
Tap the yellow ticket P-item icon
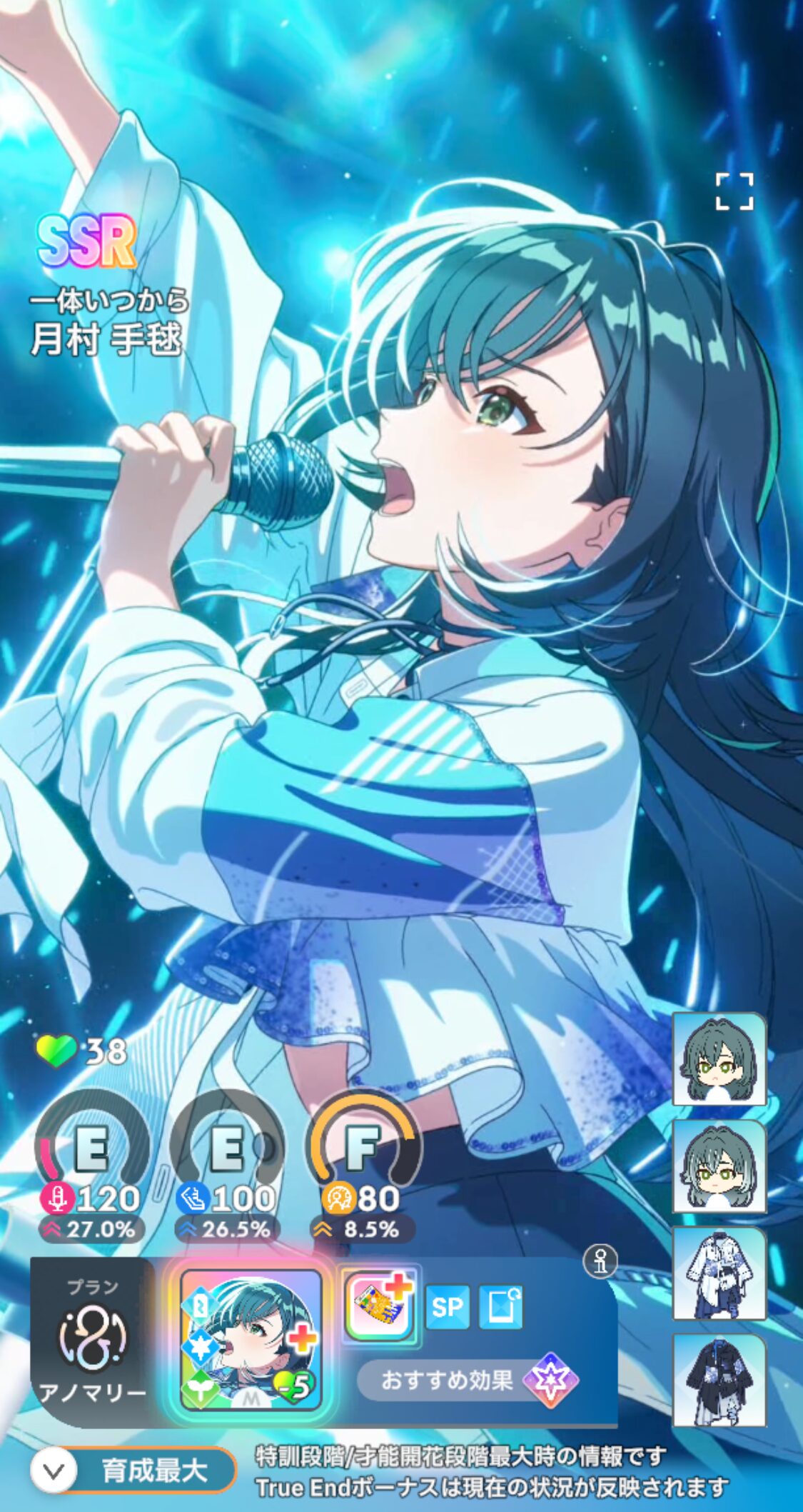(379, 1308)
